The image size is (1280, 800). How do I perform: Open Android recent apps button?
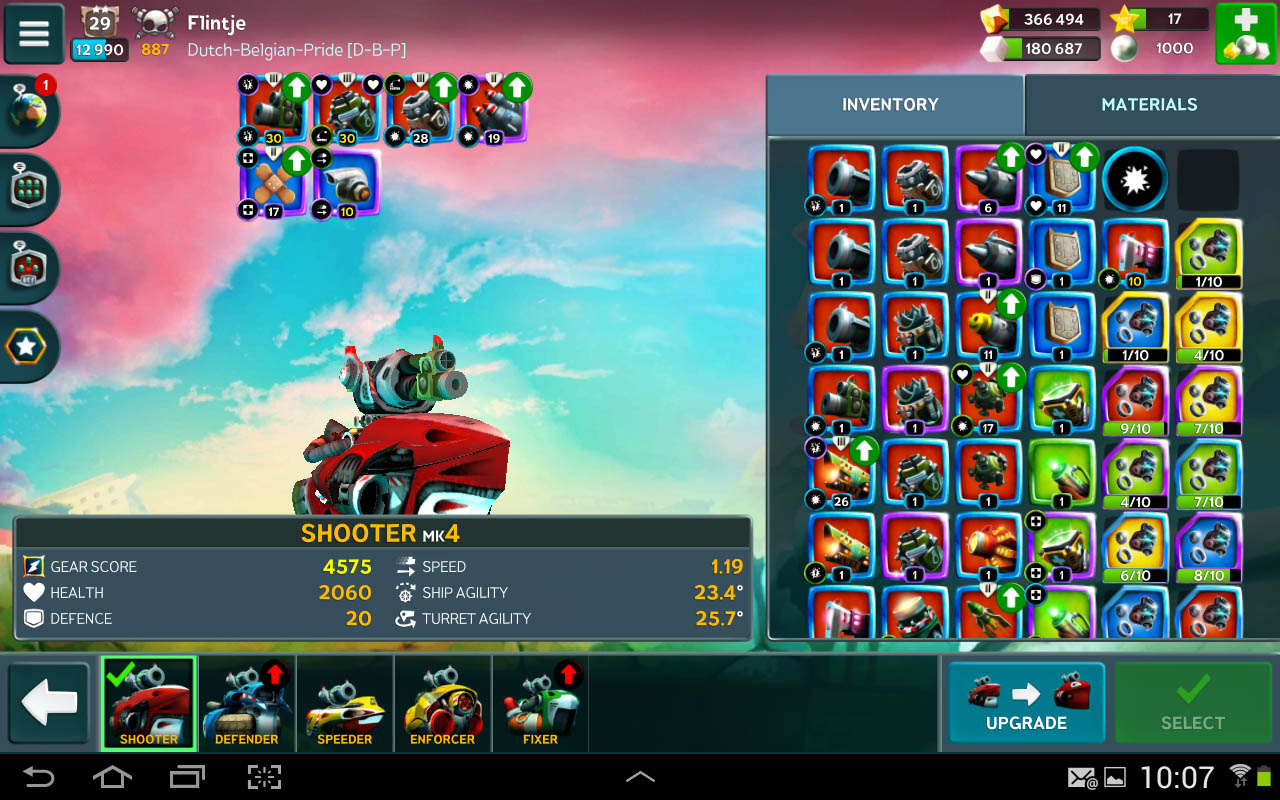click(188, 777)
